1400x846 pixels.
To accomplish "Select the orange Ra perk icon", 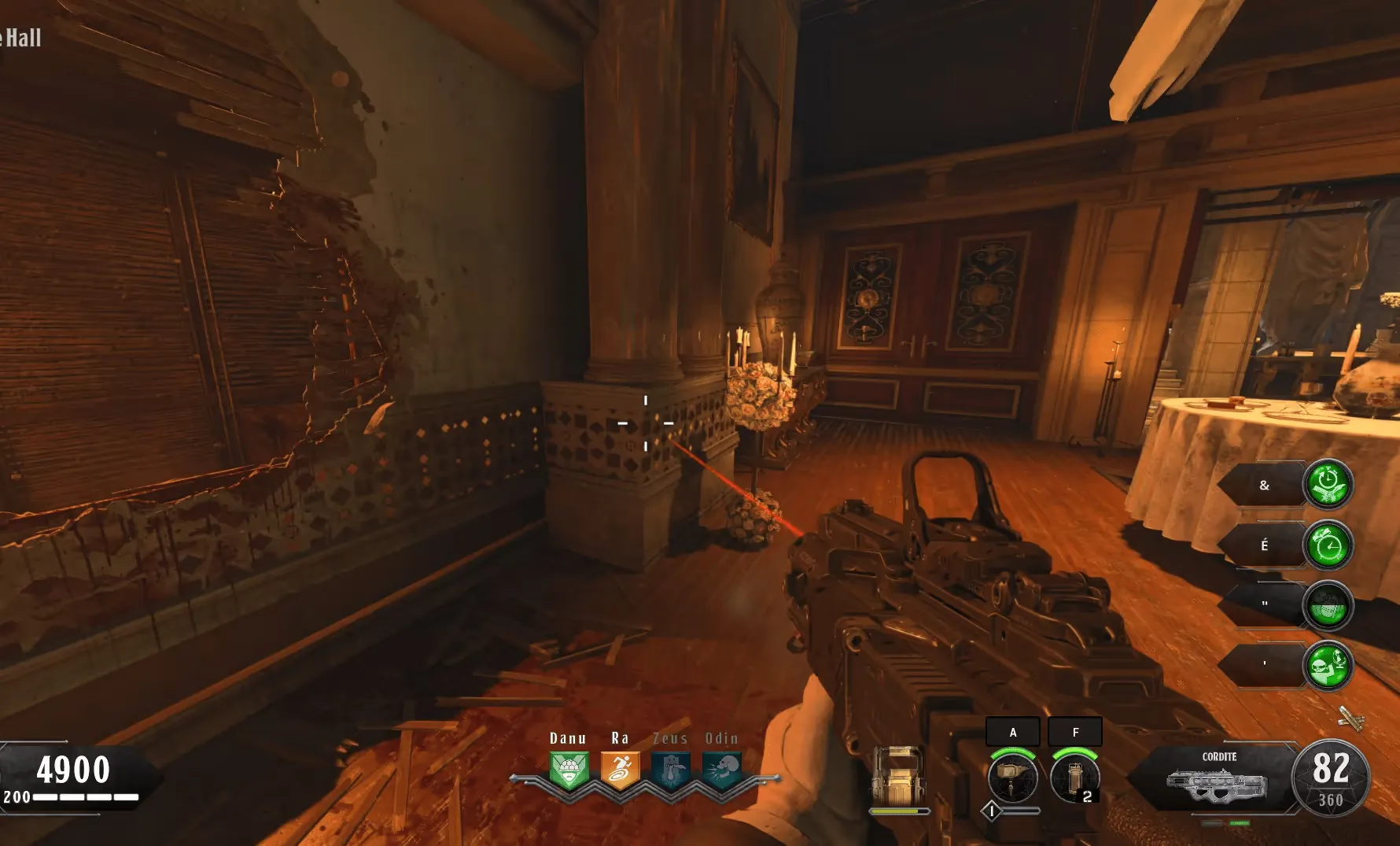I will click(x=620, y=770).
